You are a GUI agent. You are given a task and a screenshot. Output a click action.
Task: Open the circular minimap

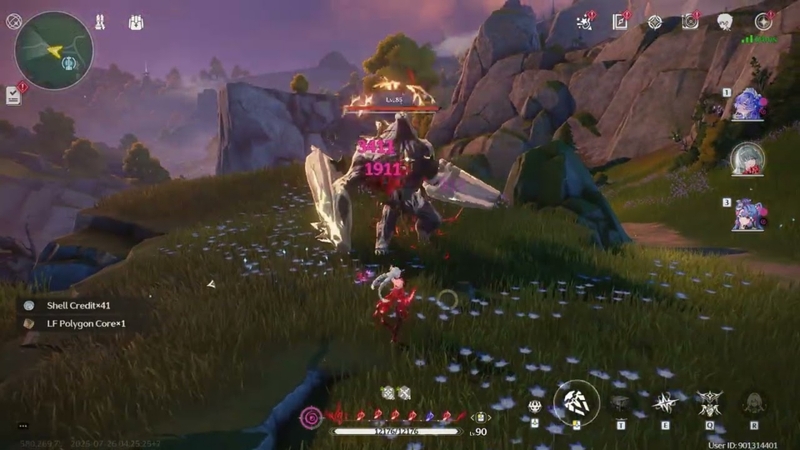click(54, 50)
